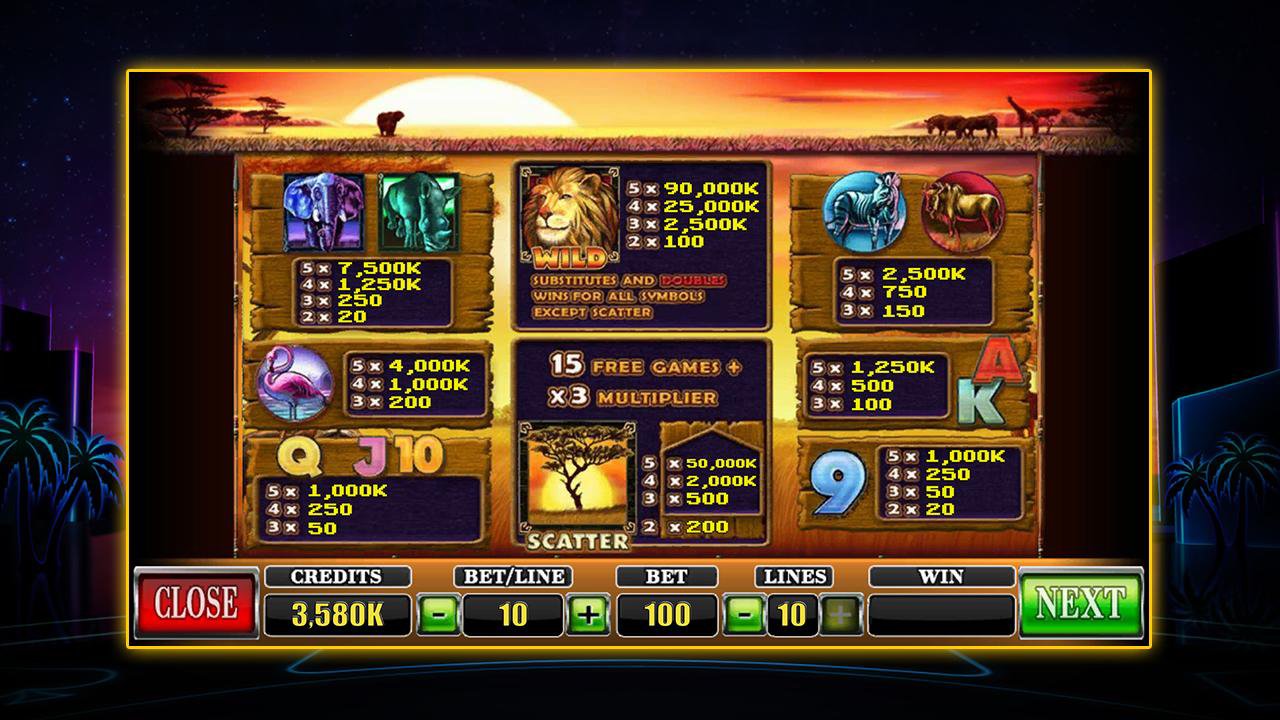Increase the bet per line
Image resolution: width=1280 pixels, height=720 pixels.
tap(589, 613)
